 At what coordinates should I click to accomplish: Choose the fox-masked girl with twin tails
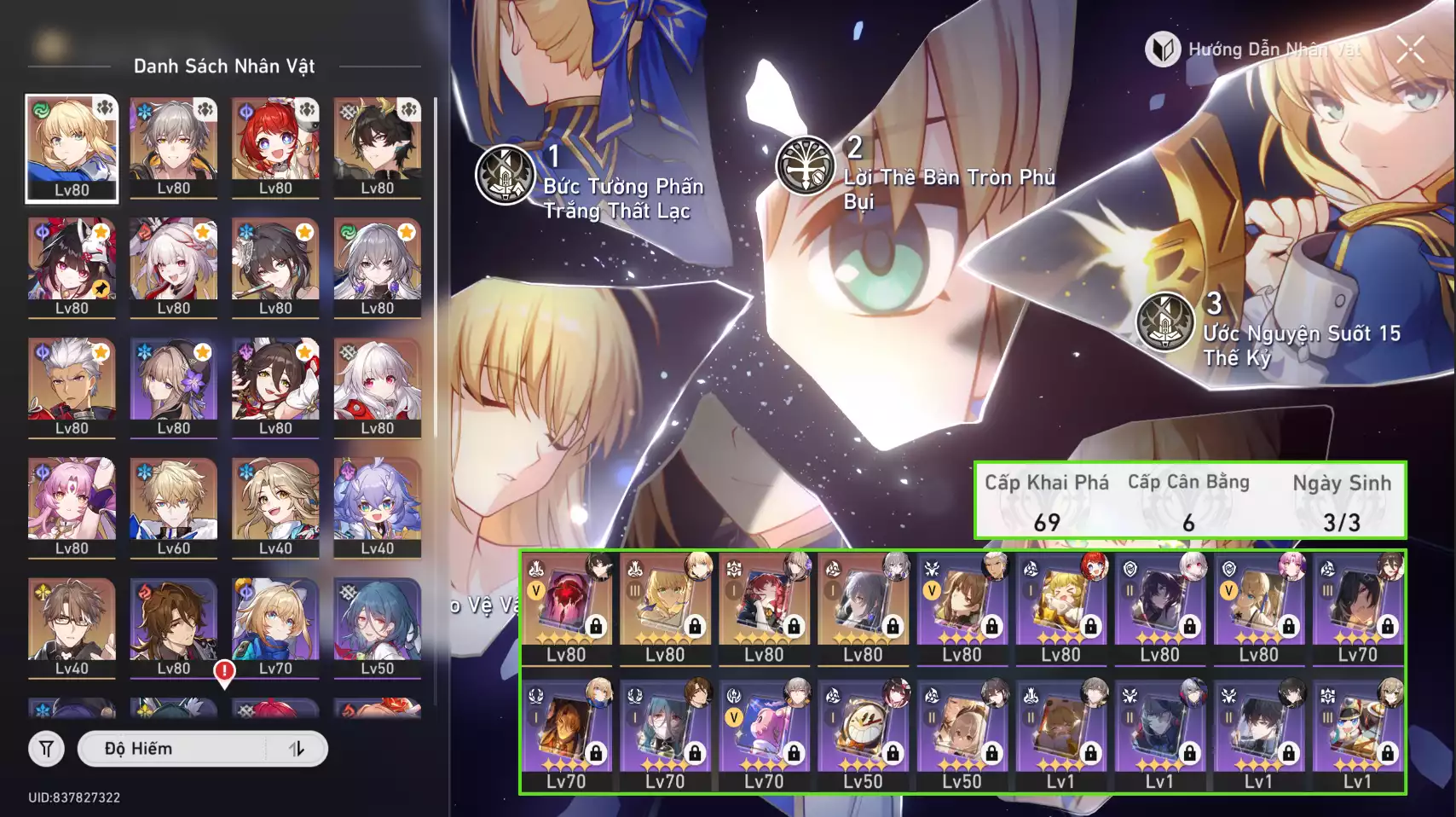point(72,267)
